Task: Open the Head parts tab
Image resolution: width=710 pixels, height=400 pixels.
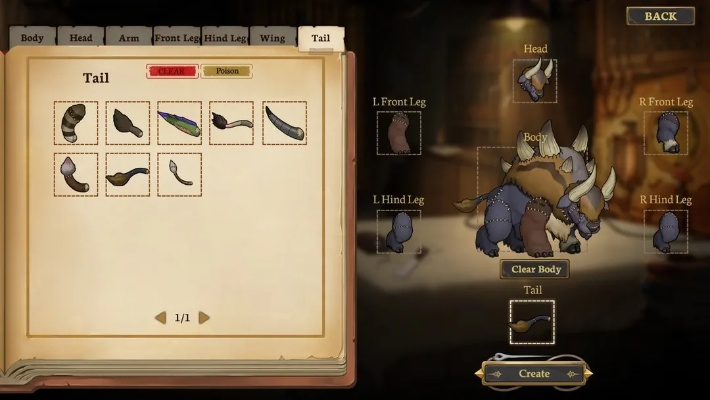Action: tap(81, 39)
